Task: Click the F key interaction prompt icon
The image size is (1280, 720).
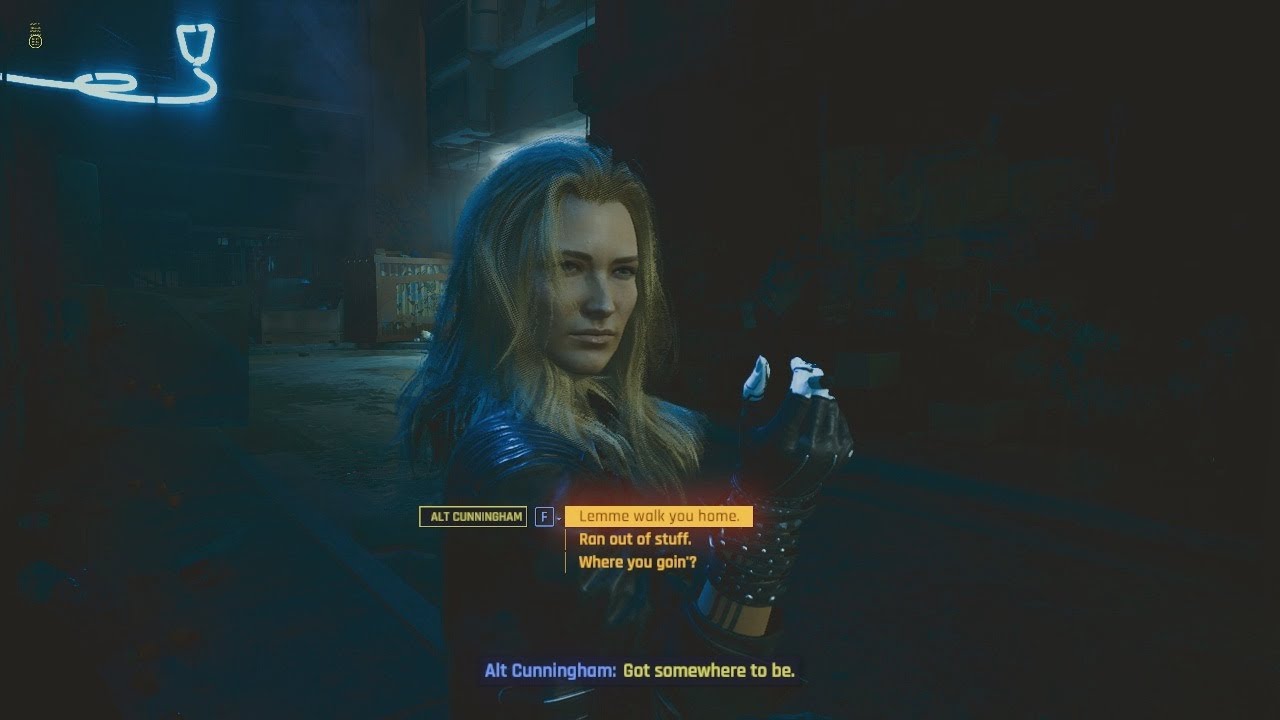Action: pyautogui.click(x=545, y=517)
